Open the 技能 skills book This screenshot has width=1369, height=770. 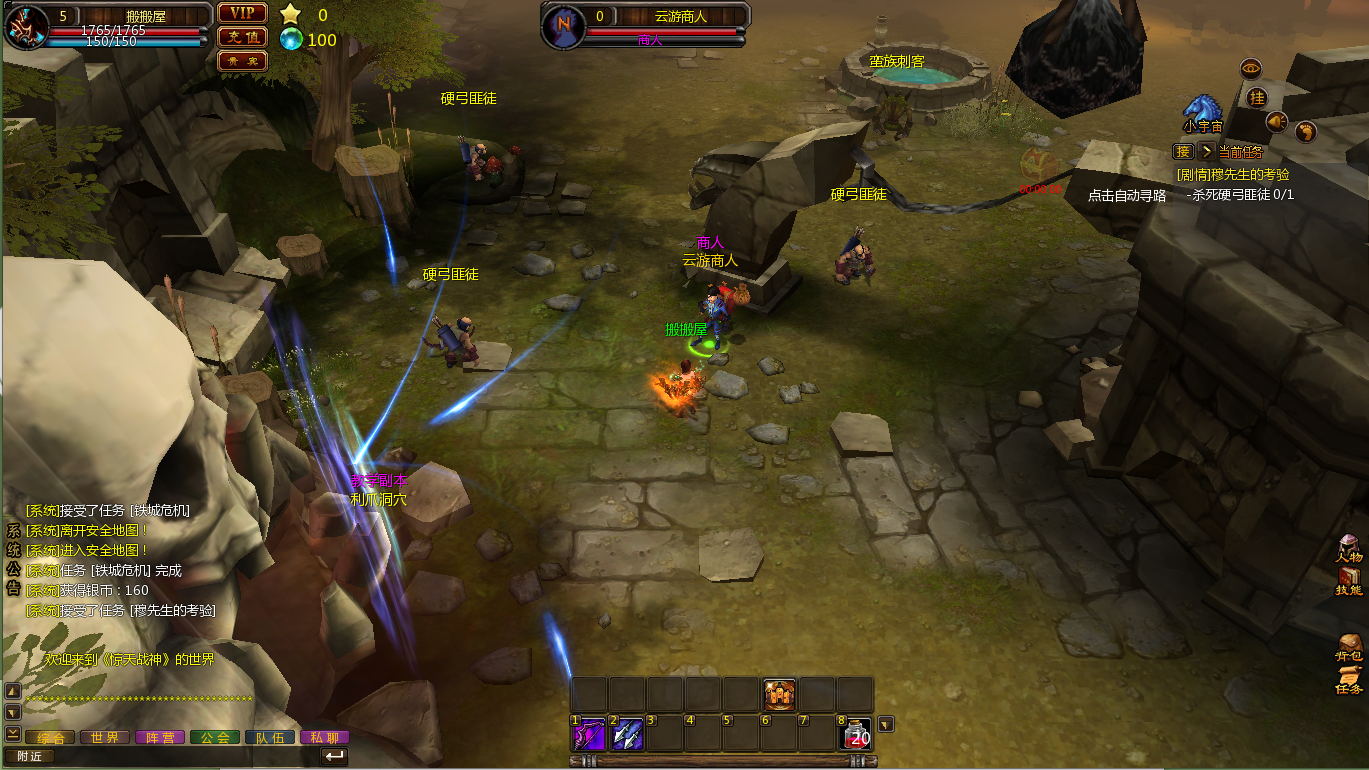pyautogui.click(x=1349, y=581)
